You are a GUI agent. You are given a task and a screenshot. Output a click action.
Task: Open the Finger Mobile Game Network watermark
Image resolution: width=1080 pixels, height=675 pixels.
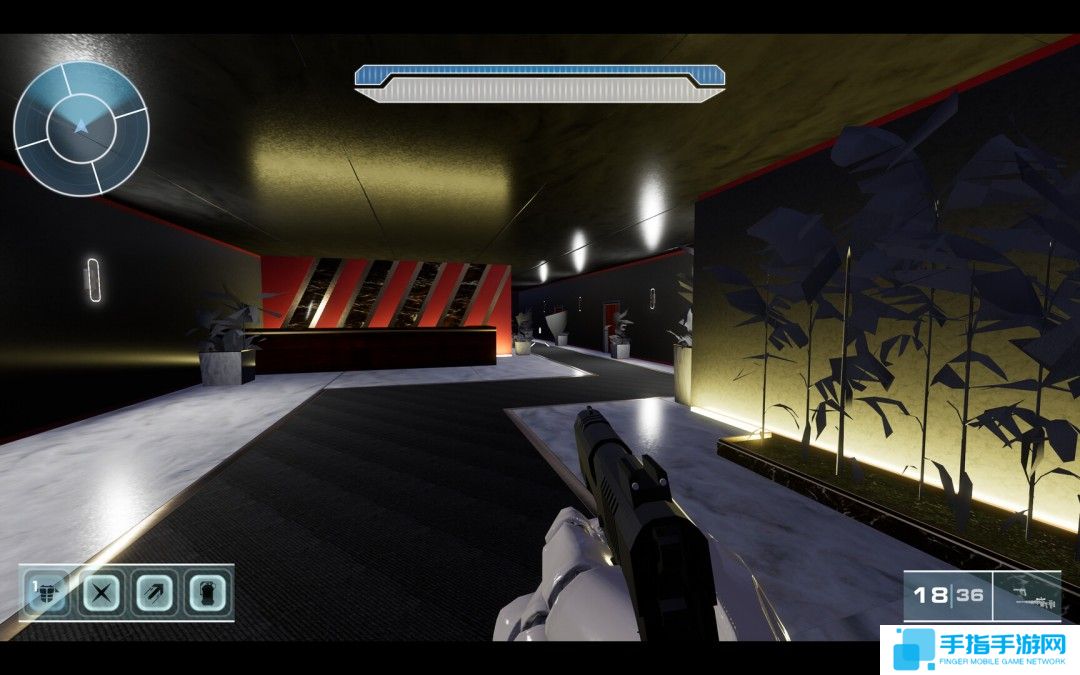tap(979, 649)
